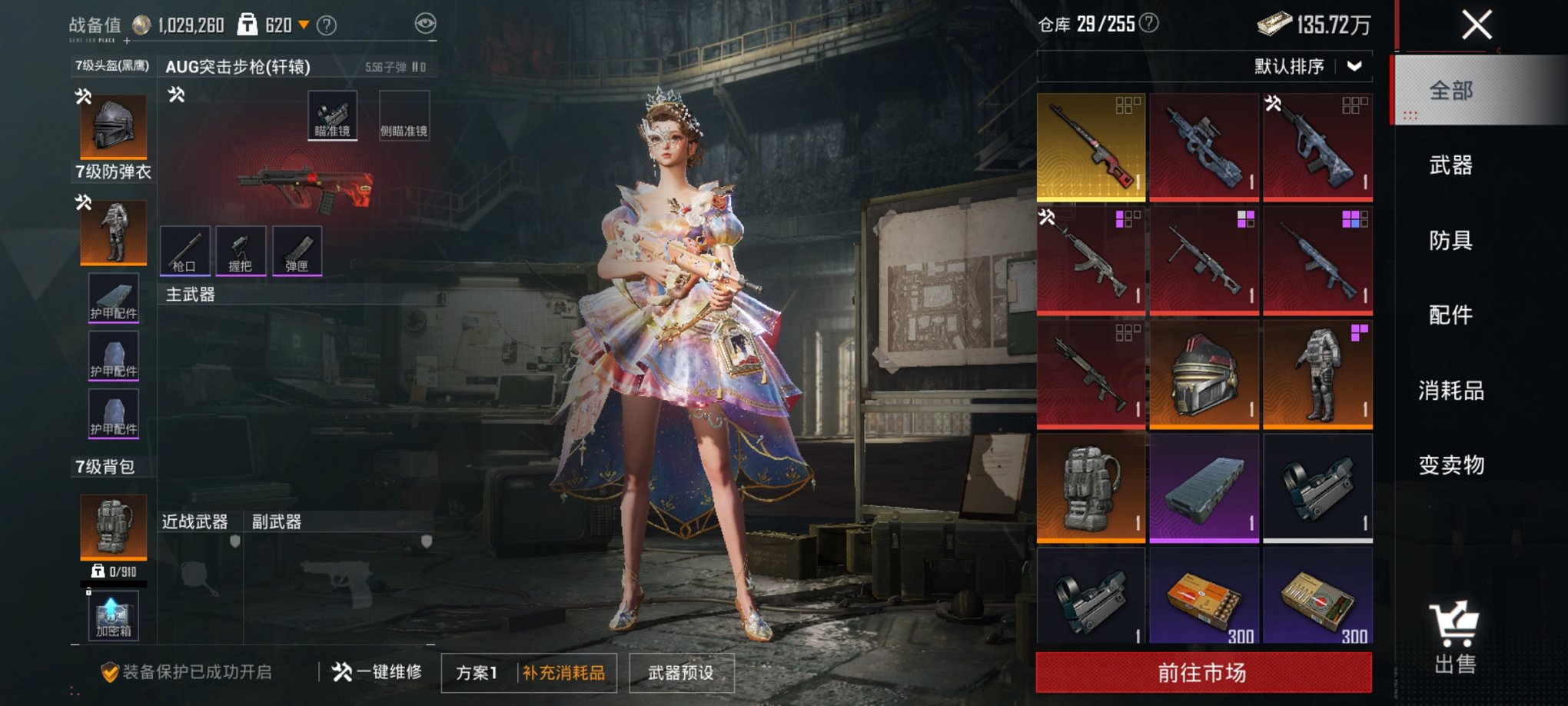Open the 默认排序 sort dropdown
This screenshot has height=706, width=1568.
click(1308, 67)
